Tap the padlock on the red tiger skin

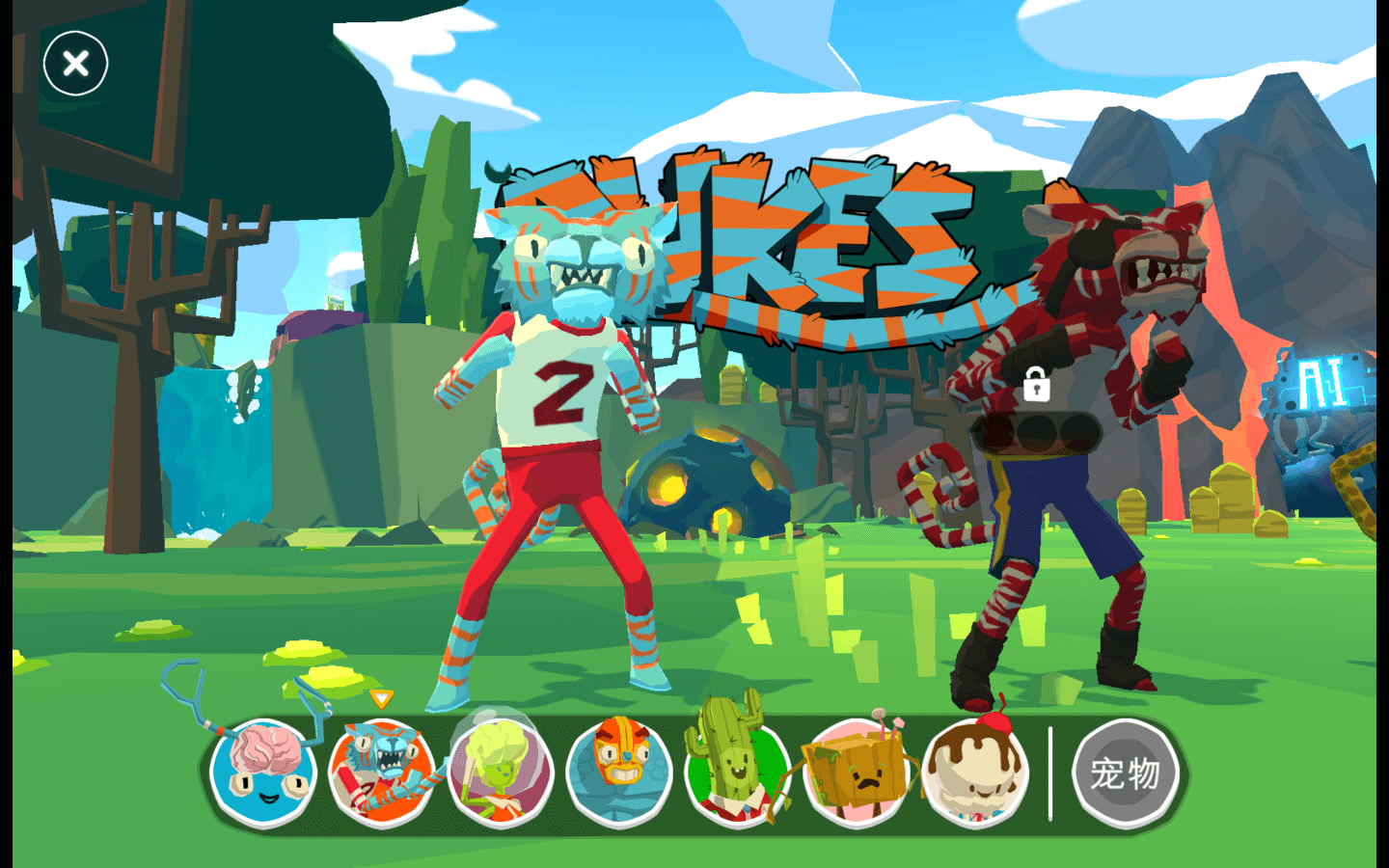pos(1037,384)
